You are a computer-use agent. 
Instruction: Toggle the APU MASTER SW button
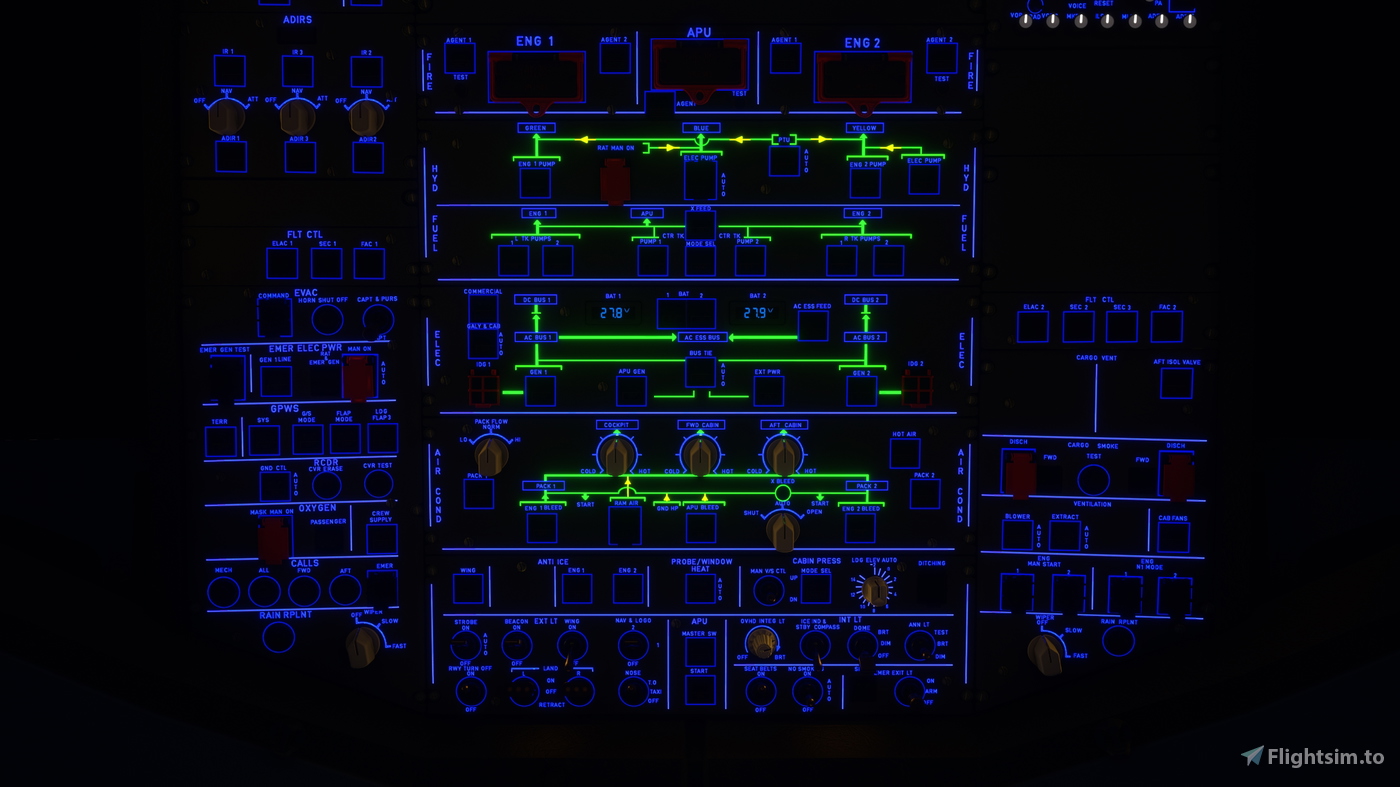click(700, 652)
